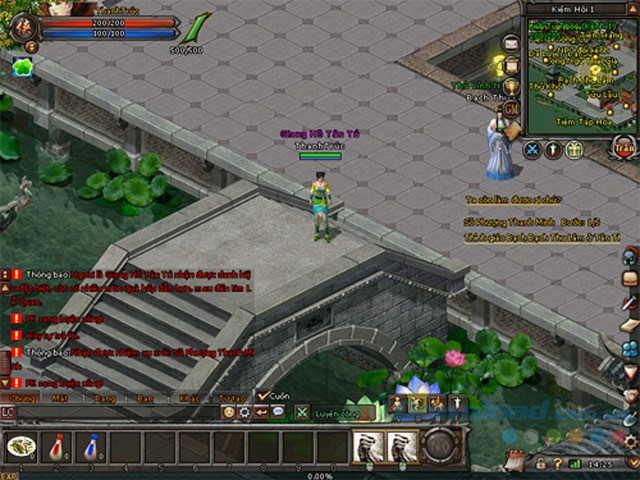Click the crossed swords icon under minimap
This screenshot has height=480, width=640.
point(533,150)
